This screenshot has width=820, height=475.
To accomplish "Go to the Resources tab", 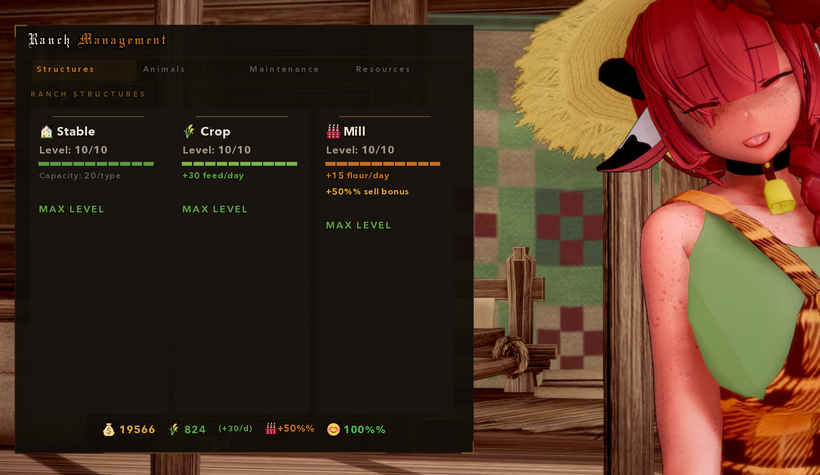I will 383,70.
